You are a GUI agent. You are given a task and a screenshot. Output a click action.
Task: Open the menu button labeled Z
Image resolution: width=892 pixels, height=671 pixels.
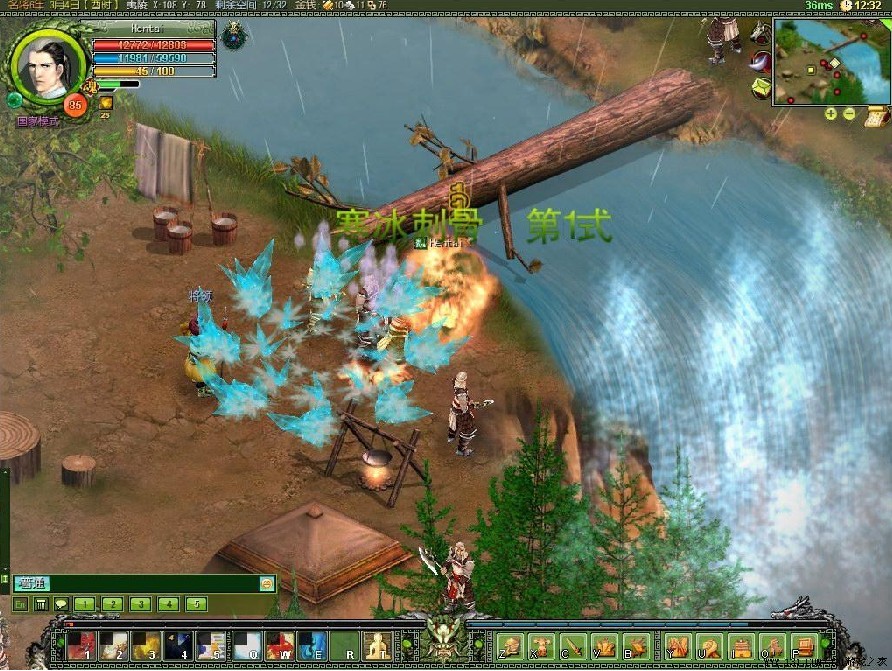click(511, 646)
